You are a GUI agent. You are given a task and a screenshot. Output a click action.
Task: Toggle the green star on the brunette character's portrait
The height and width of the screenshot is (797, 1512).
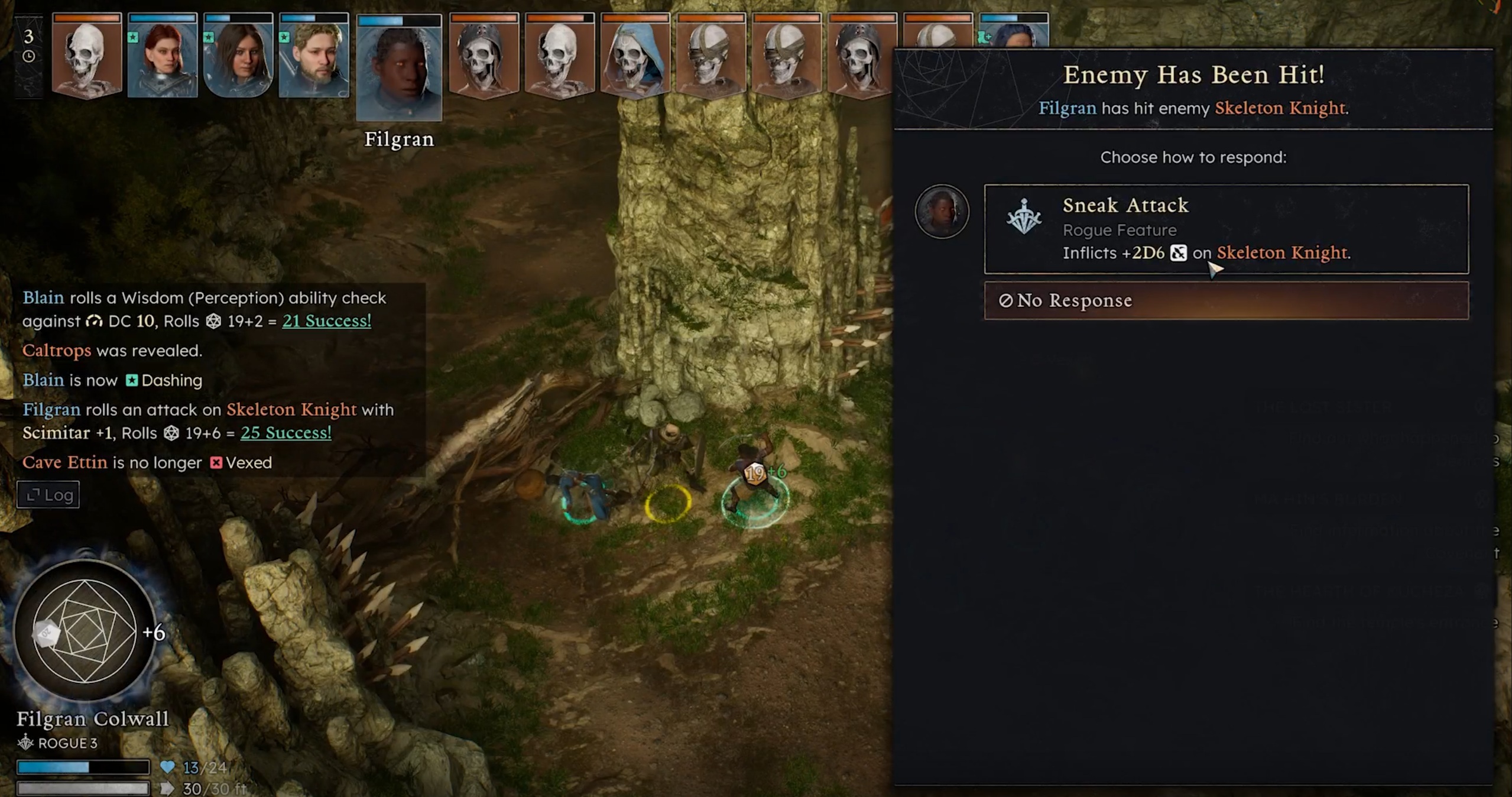(x=210, y=37)
